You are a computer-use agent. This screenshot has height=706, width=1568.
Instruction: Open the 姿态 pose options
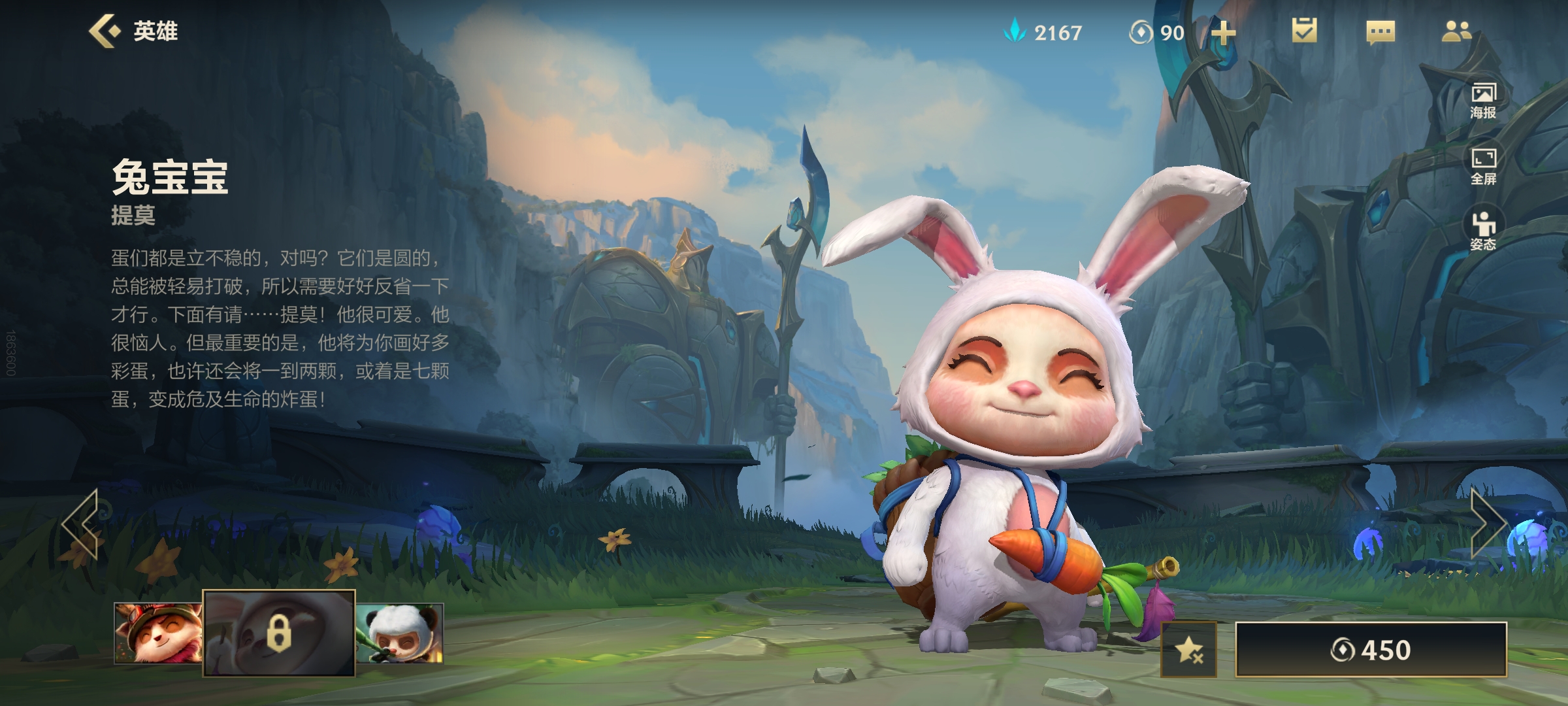[x=1483, y=231]
